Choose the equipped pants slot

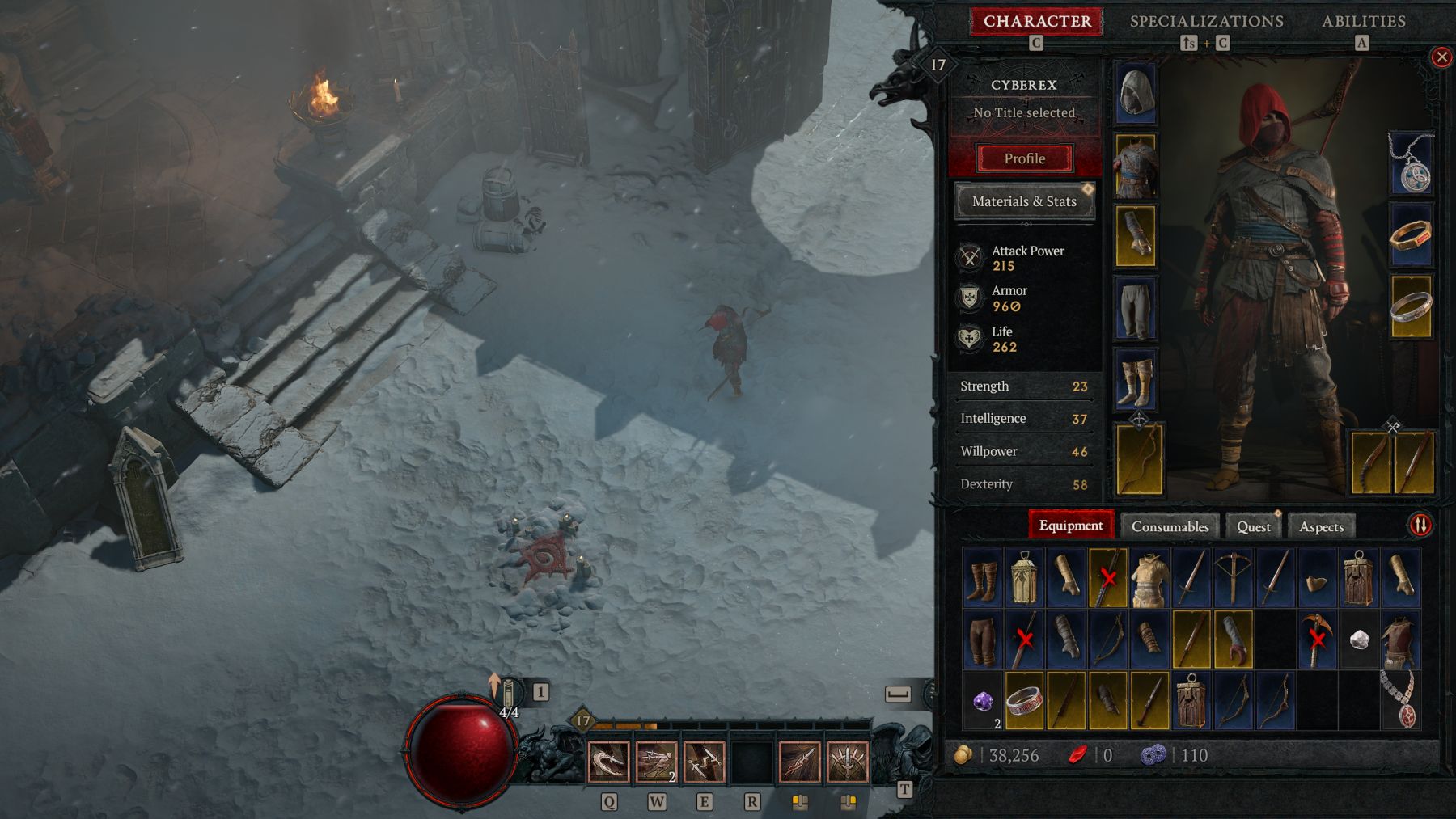coord(1136,308)
